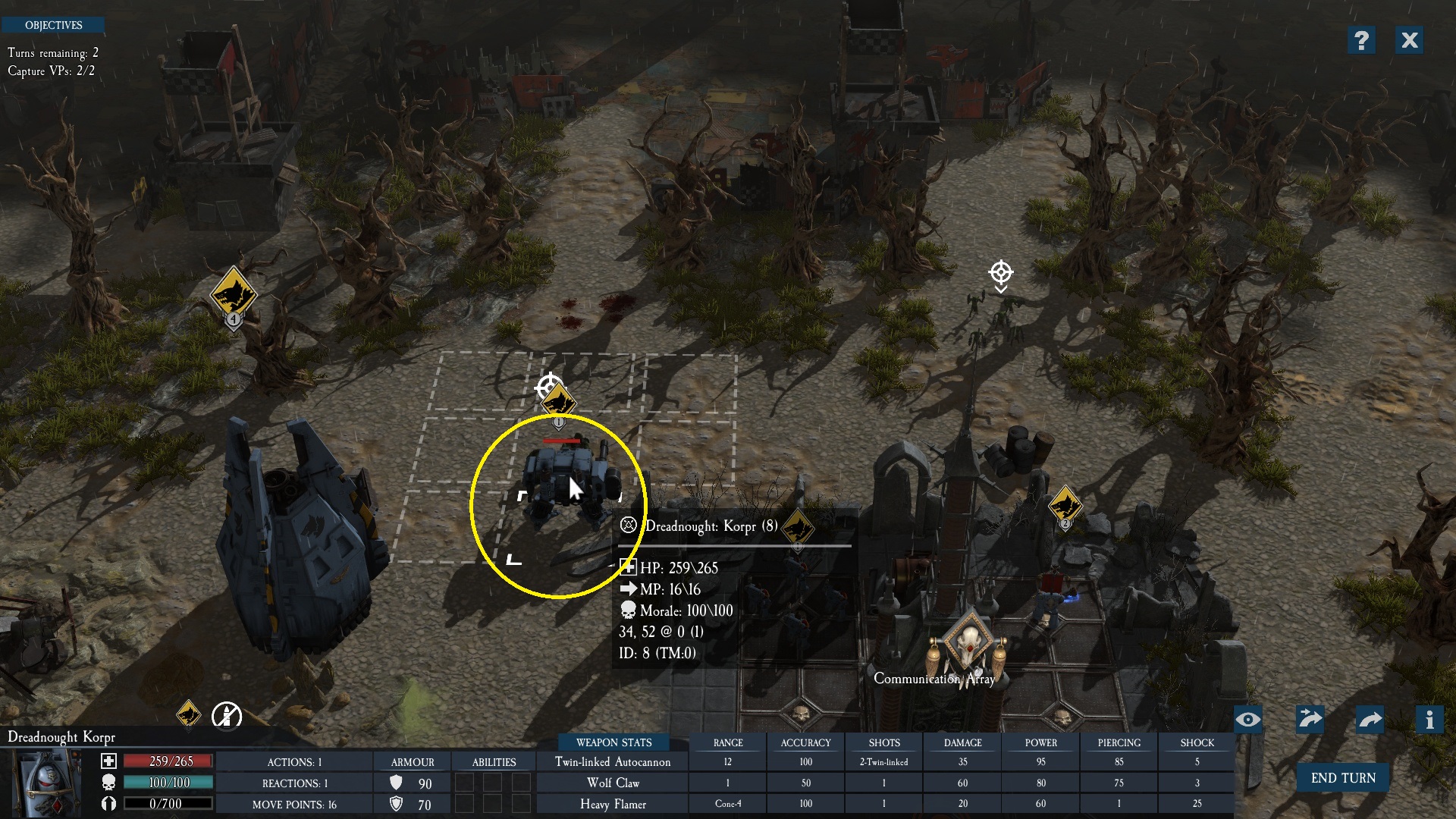Image resolution: width=1456 pixels, height=819 pixels.
Task: Click the crossed-out bullet status icon
Action: pyautogui.click(x=226, y=715)
